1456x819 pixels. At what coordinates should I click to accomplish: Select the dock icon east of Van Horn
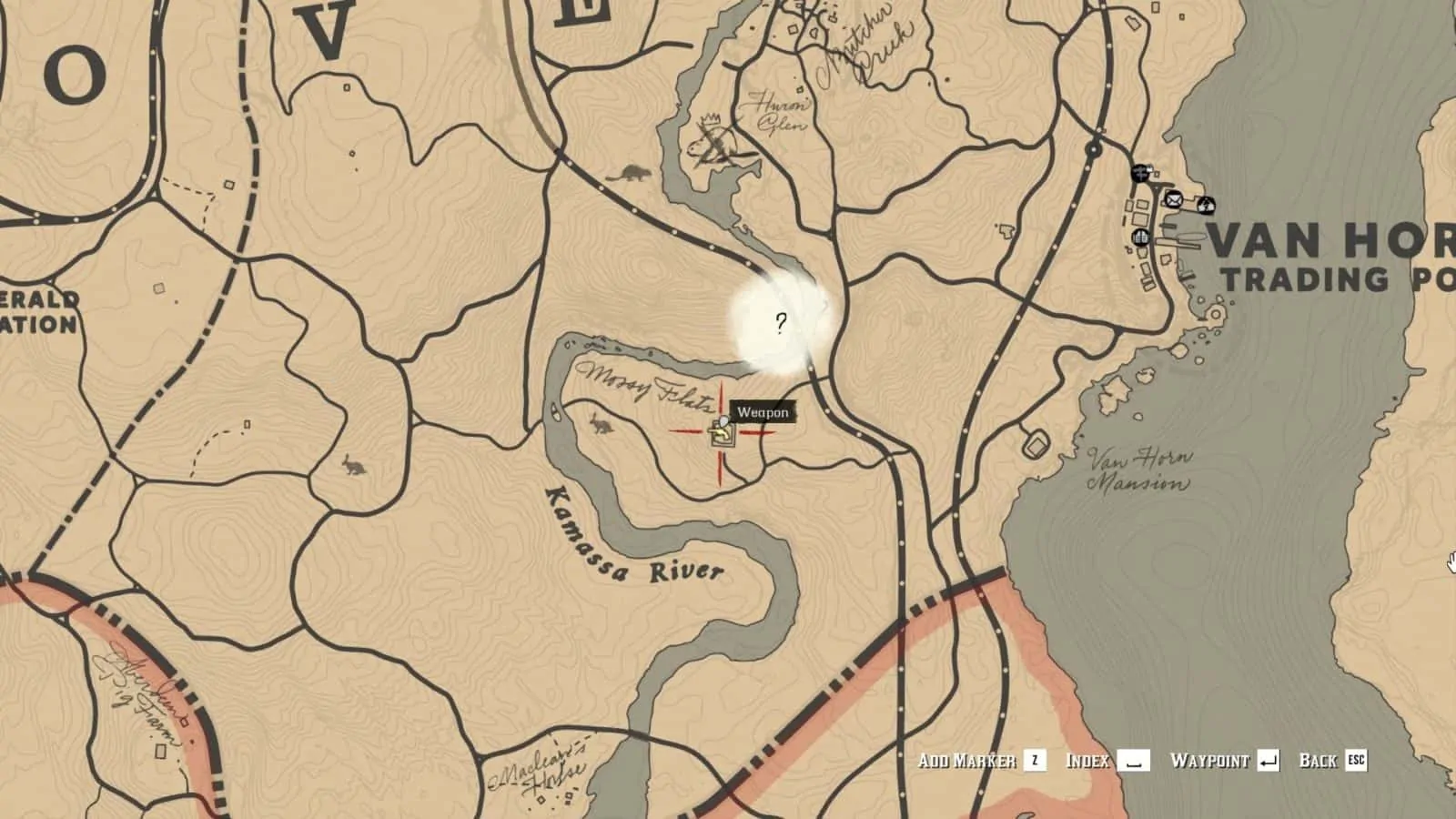click(x=1206, y=204)
